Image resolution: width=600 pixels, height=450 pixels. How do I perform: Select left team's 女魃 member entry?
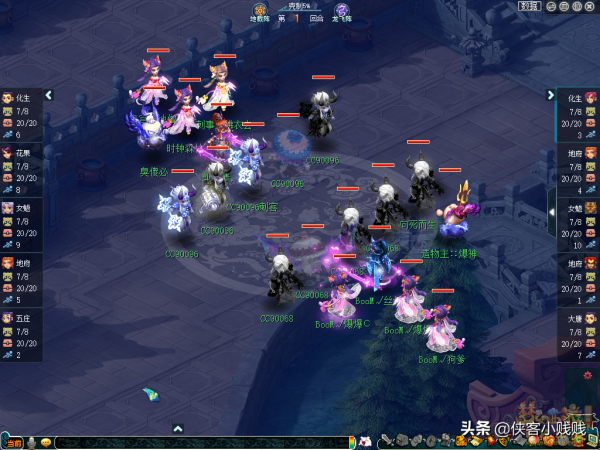tap(22, 225)
